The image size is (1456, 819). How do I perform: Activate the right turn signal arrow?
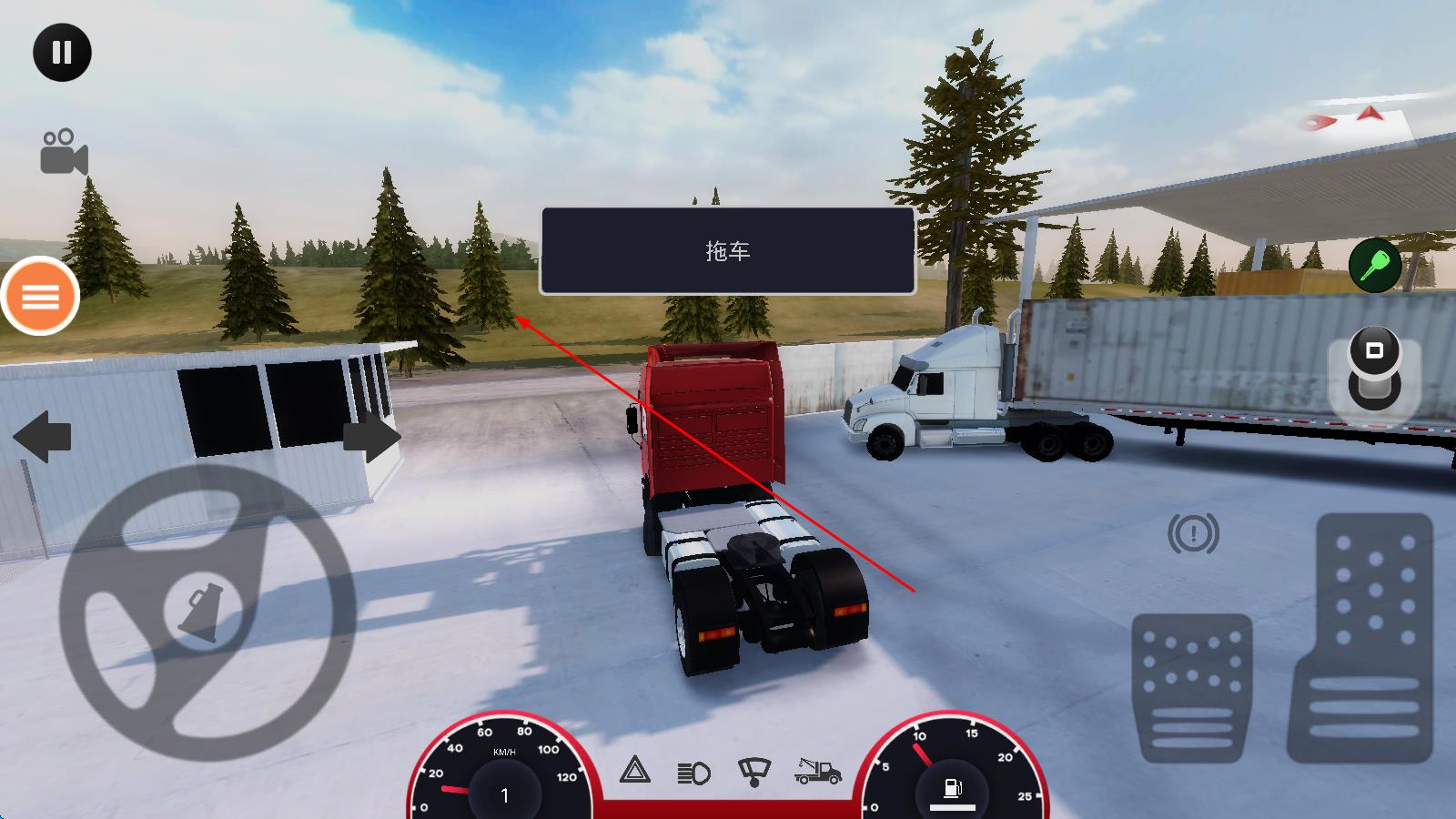[371, 438]
